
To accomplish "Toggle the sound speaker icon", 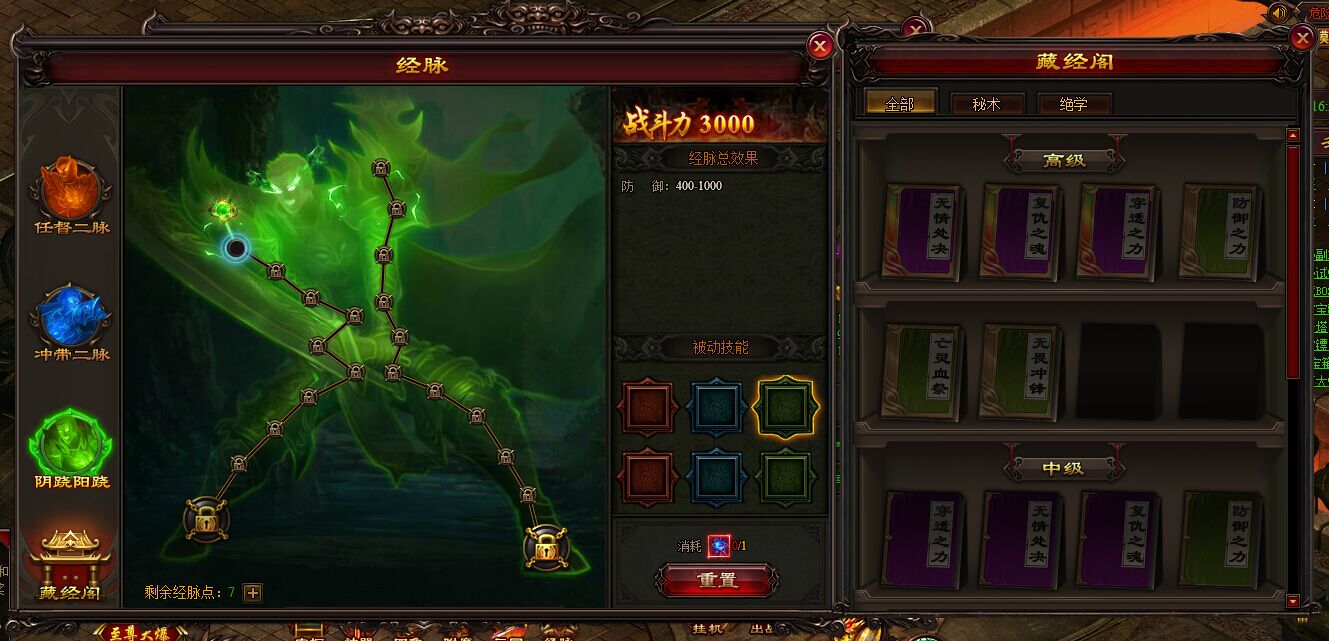I will (1279, 13).
